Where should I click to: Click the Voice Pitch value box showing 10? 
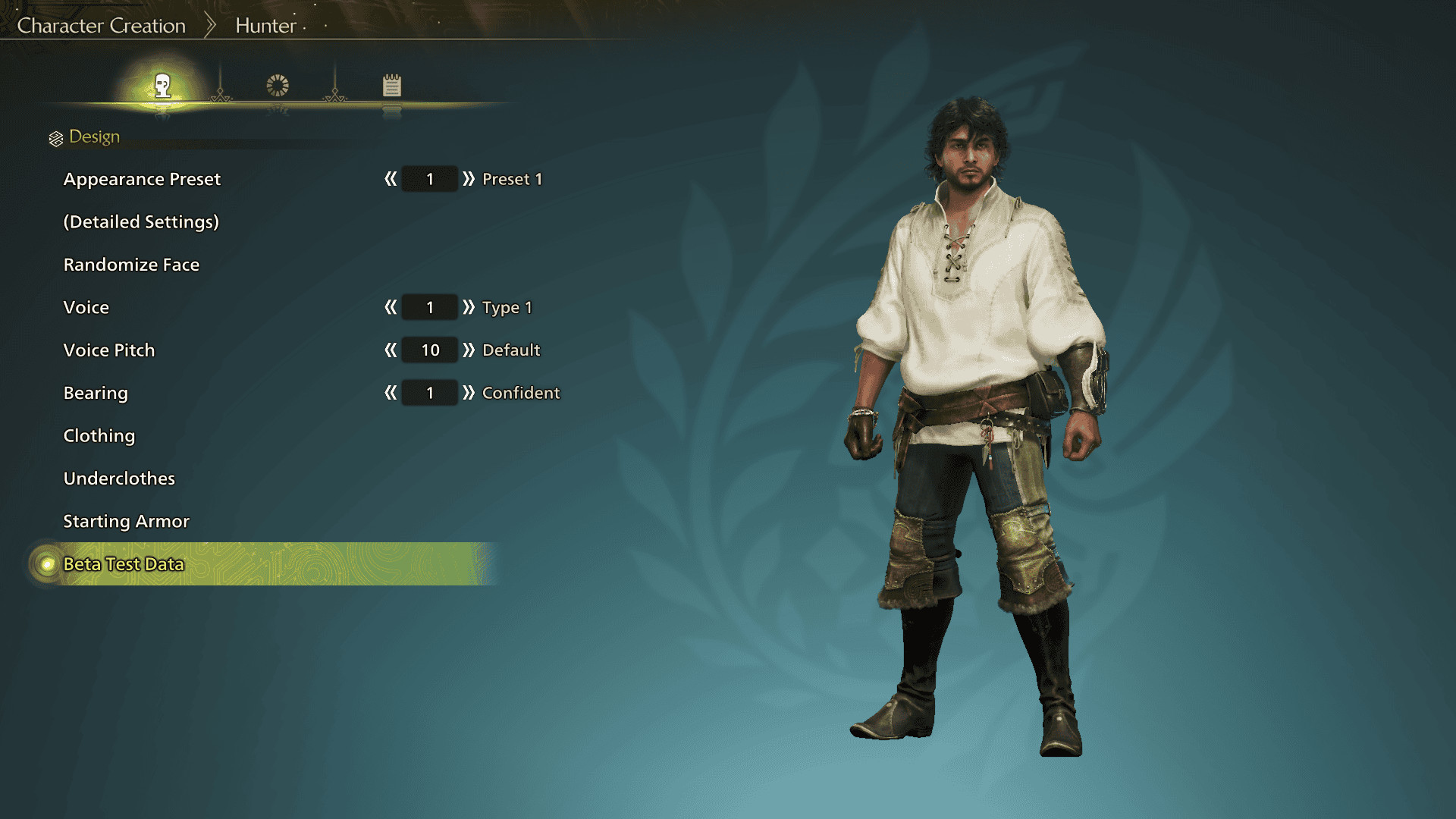click(428, 350)
